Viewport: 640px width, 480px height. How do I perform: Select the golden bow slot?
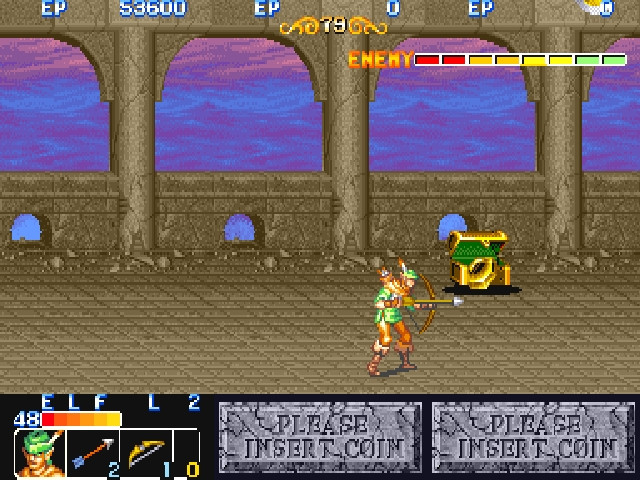(x=144, y=453)
